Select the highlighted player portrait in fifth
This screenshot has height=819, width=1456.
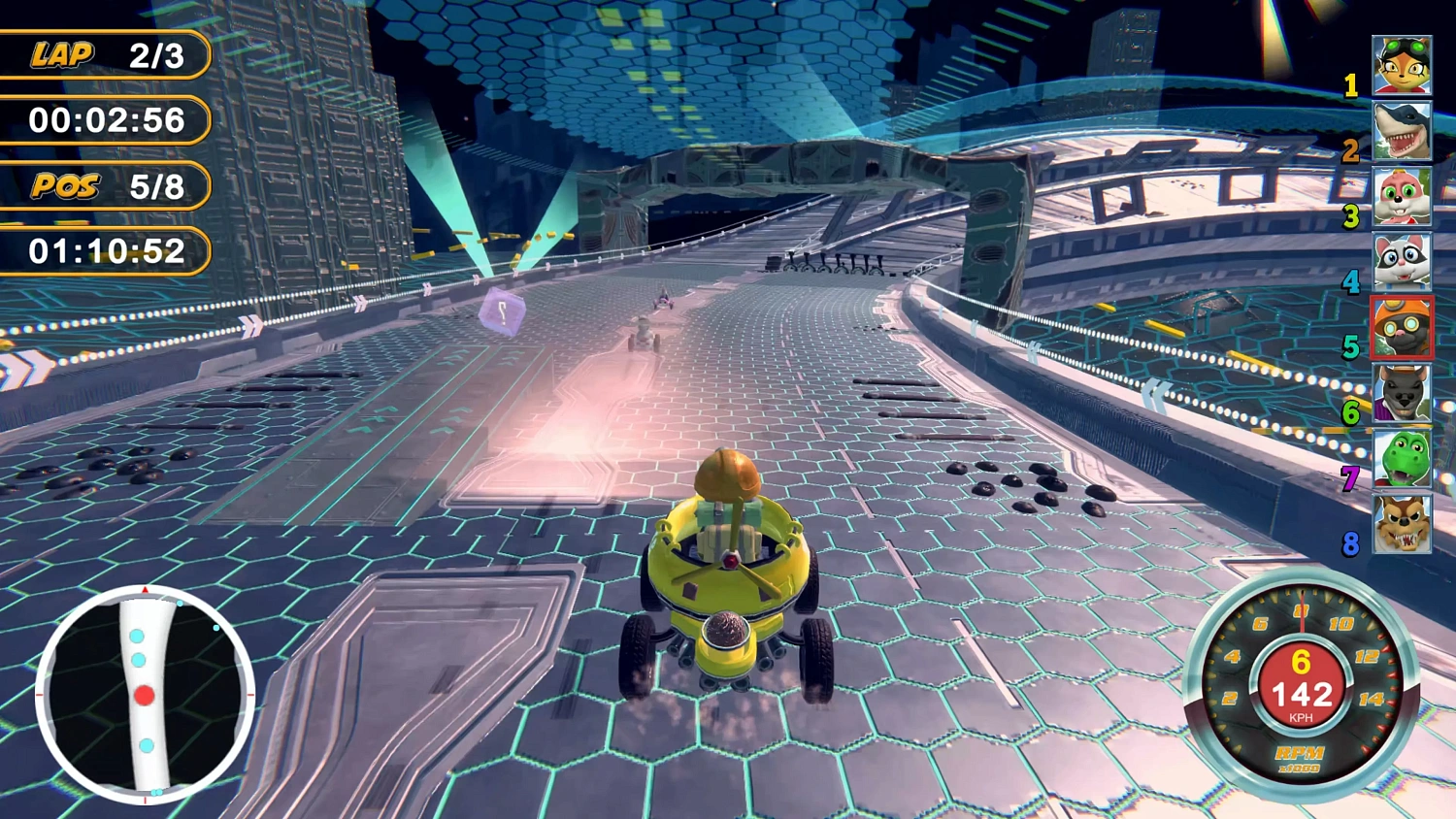click(x=1402, y=328)
